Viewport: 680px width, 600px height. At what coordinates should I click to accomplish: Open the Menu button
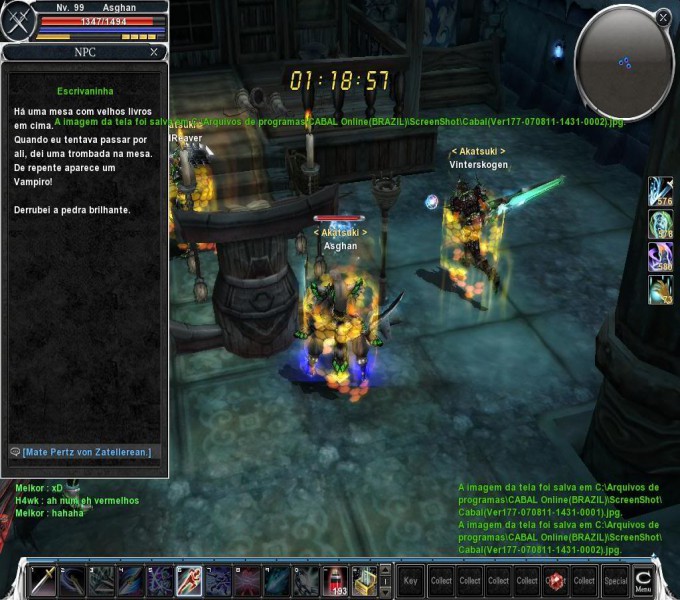pyautogui.click(x=643, y=580)
